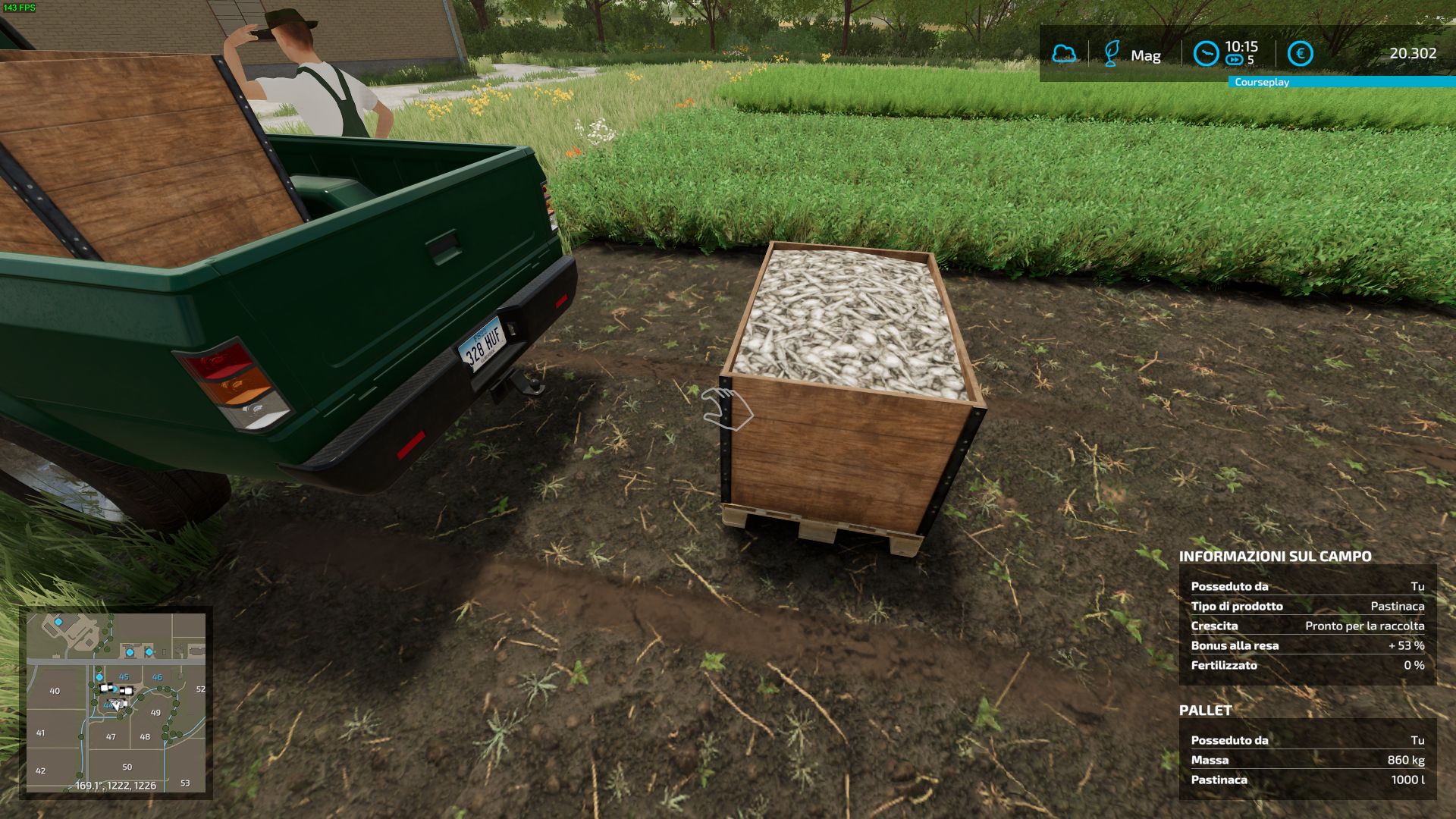Click the player arrow on the minimap
Screen dimensions: 1456x819
point(117,705)
